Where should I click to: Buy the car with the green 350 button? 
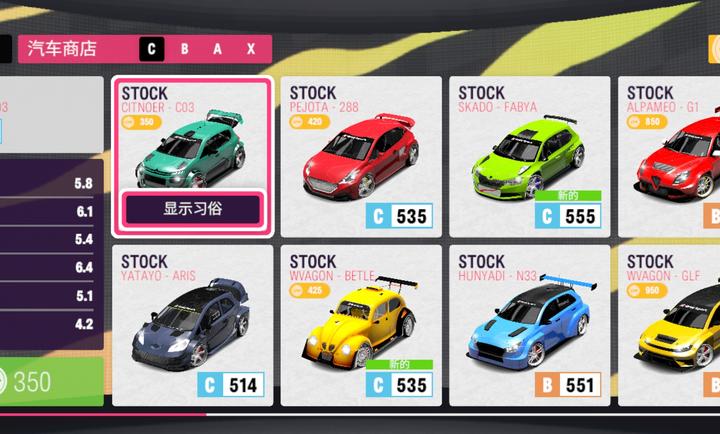click(x=50, y=382)
